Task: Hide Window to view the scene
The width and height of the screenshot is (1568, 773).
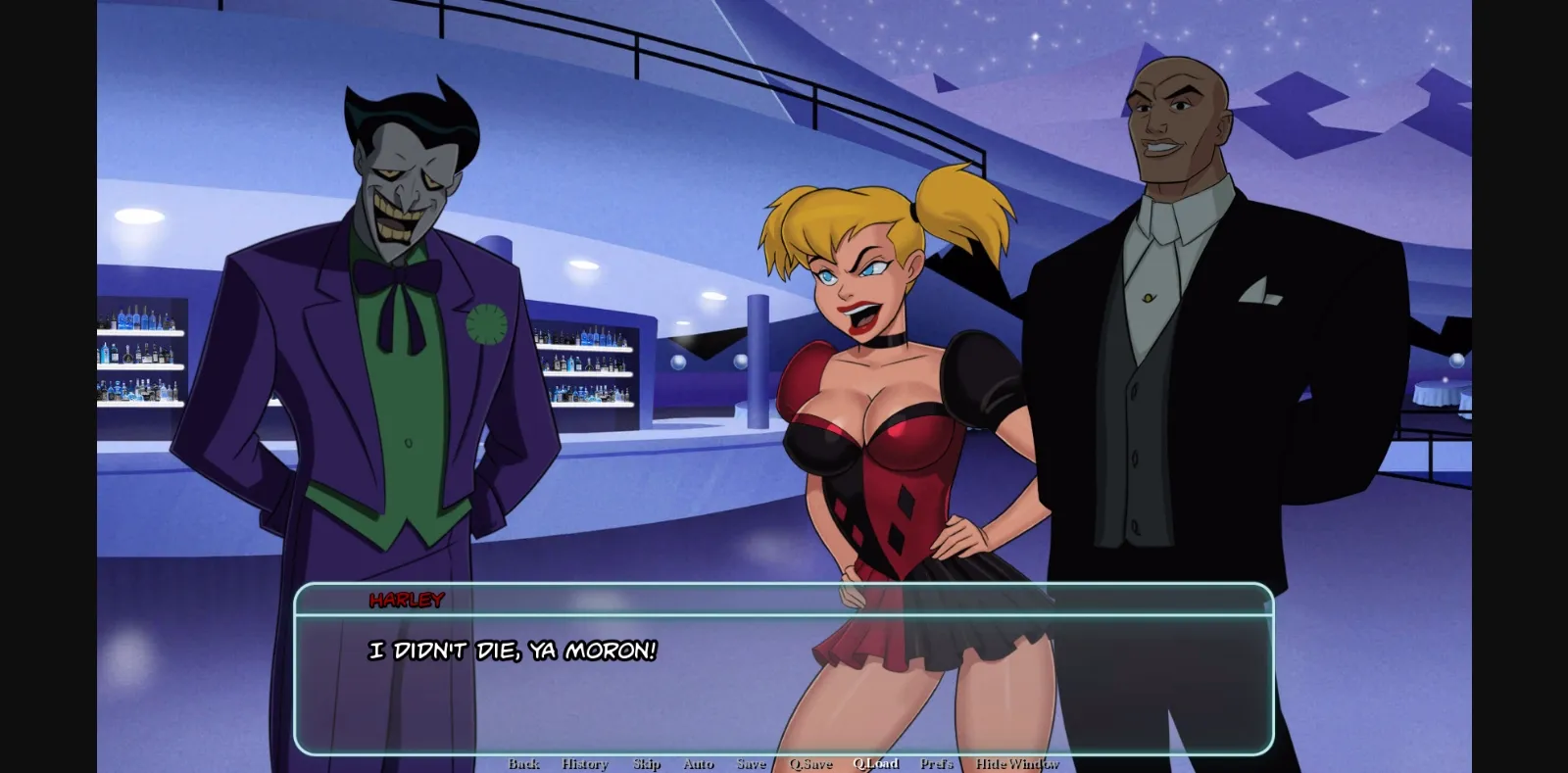Action: click(1018, 763)
